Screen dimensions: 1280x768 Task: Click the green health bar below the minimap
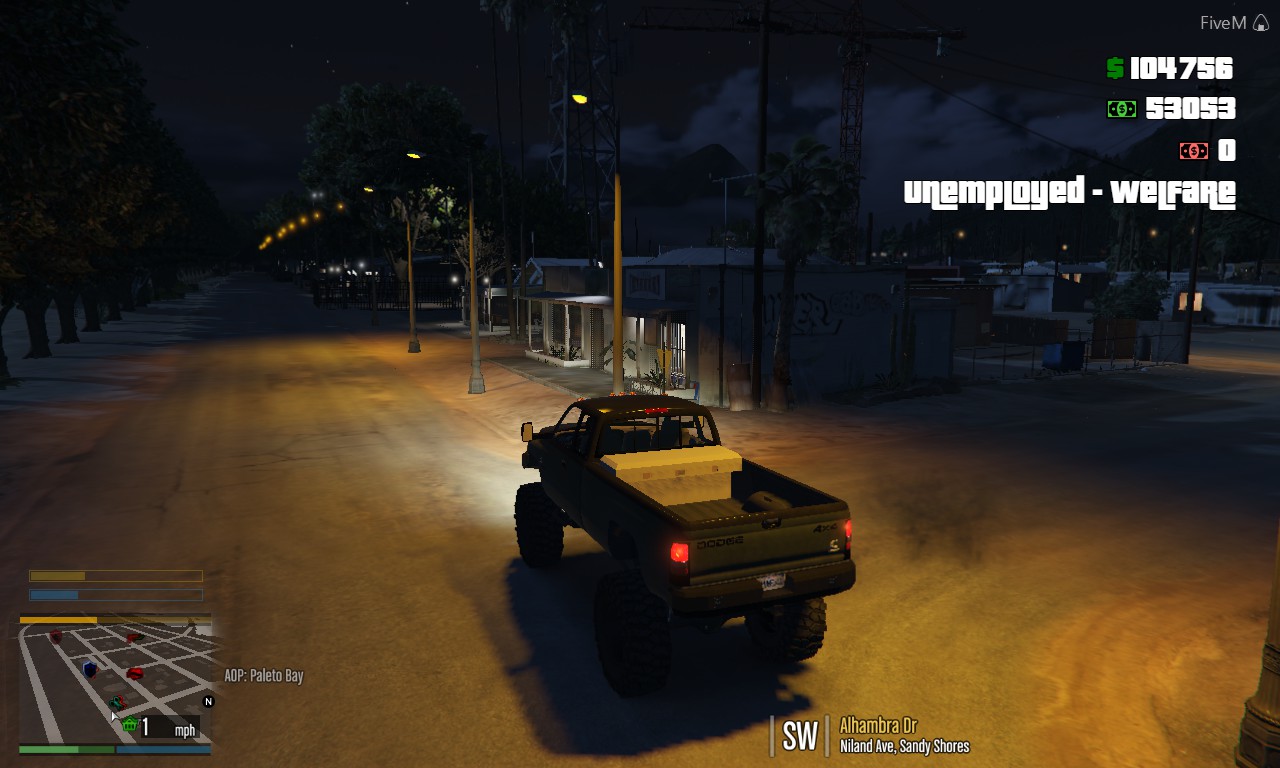(66, 749)
